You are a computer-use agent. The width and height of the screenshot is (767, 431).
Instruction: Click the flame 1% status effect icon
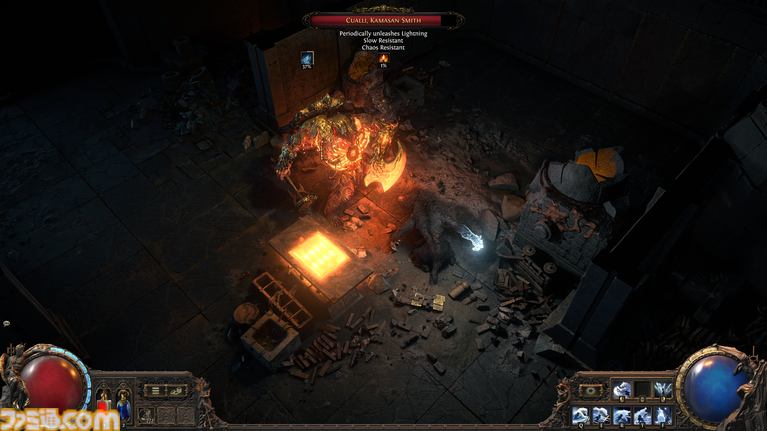click(x=383, y=58)
